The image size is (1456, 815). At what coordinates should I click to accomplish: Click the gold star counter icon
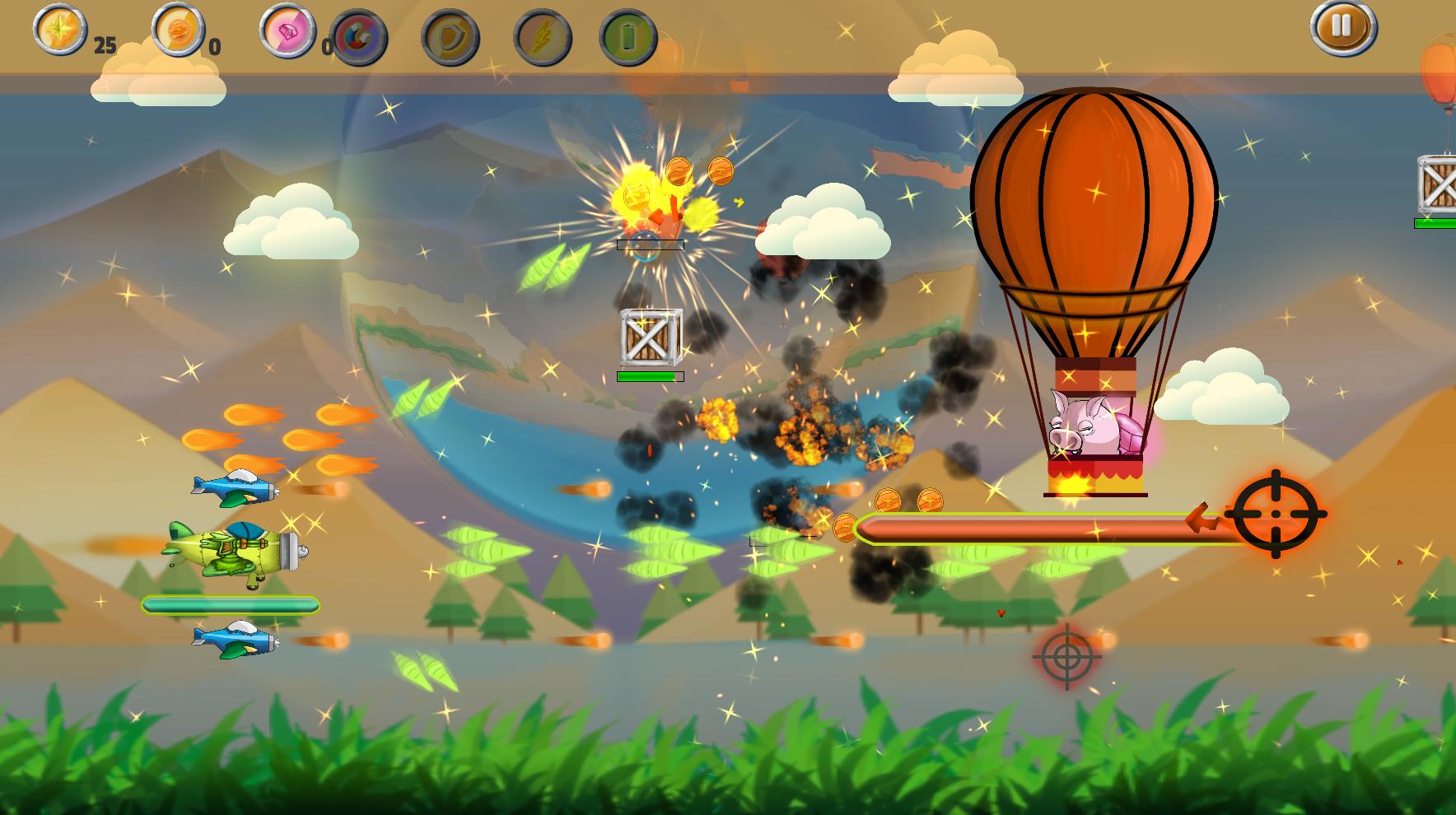coord(60,29)
